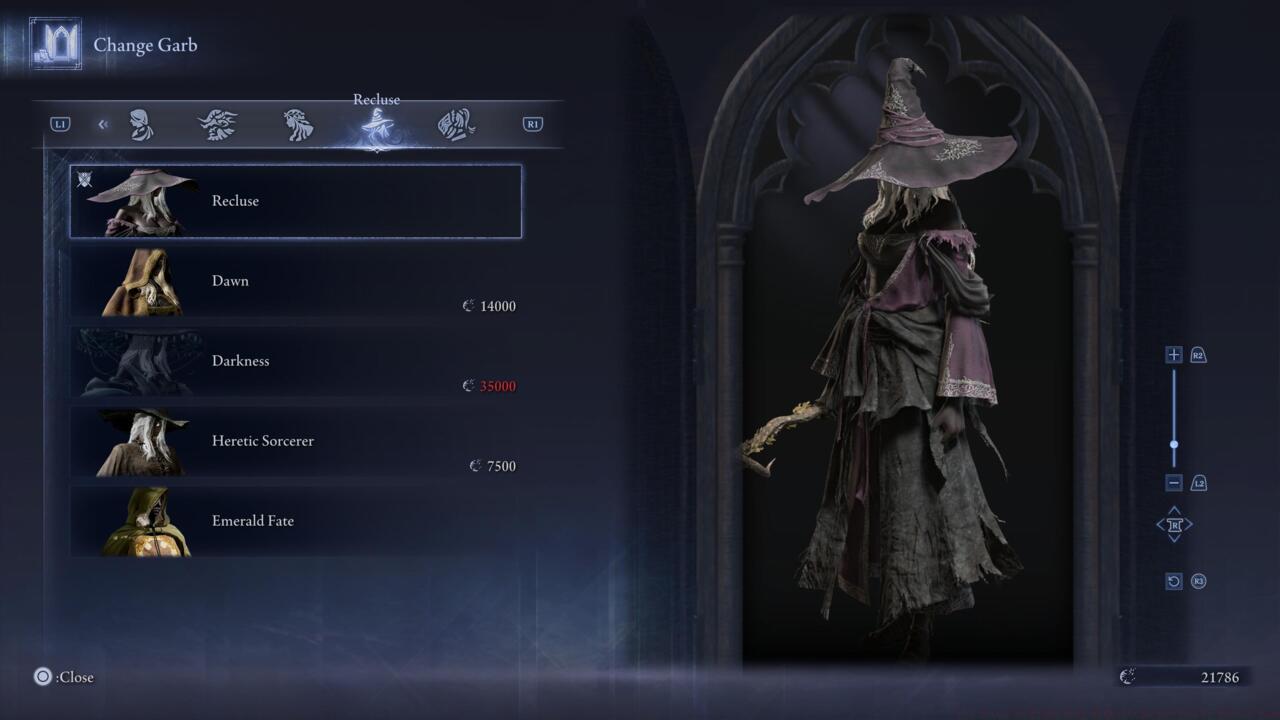
Task: Click the double-arrow to show earlier characters
Action: pos(103,125)
